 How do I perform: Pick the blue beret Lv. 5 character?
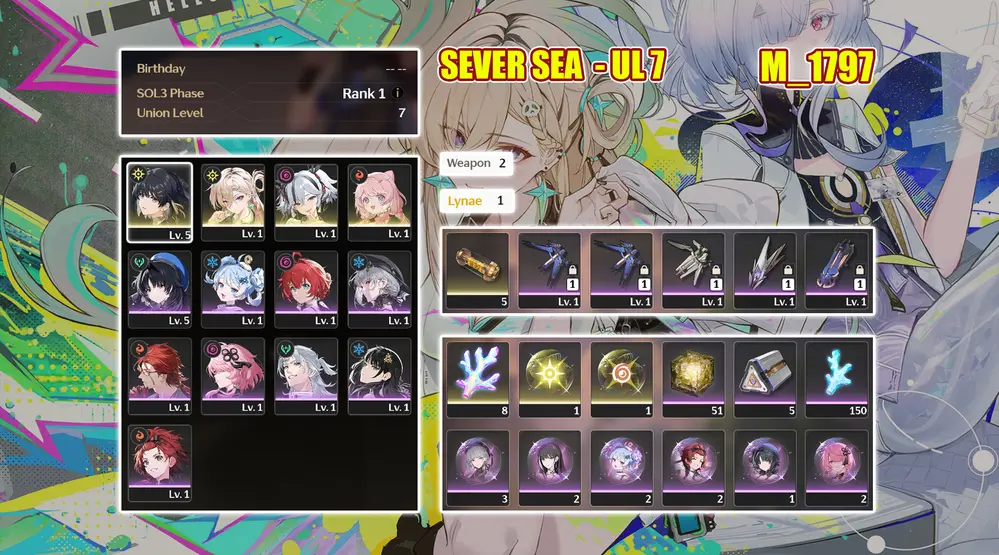tap(160, 288)
